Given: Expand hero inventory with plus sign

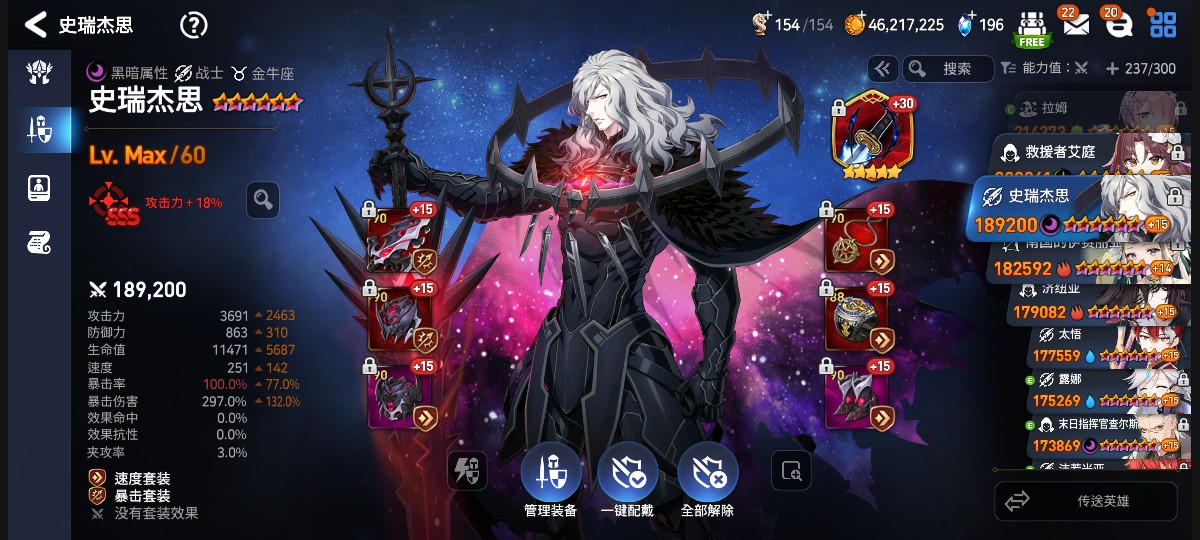Looking at the screenshot, I should [x=1112, y=69].
